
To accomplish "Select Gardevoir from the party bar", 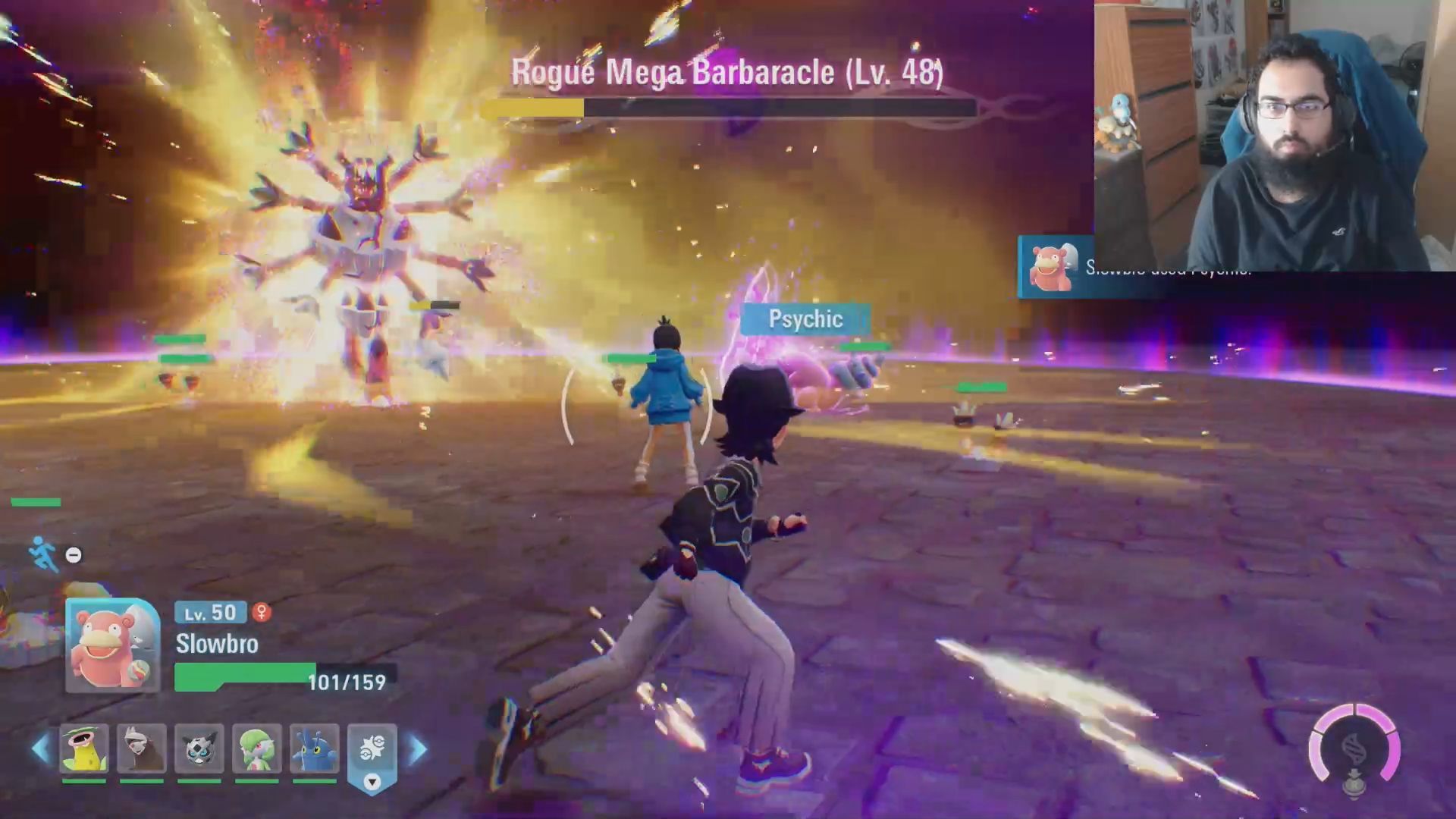I will tap(257, 748).
